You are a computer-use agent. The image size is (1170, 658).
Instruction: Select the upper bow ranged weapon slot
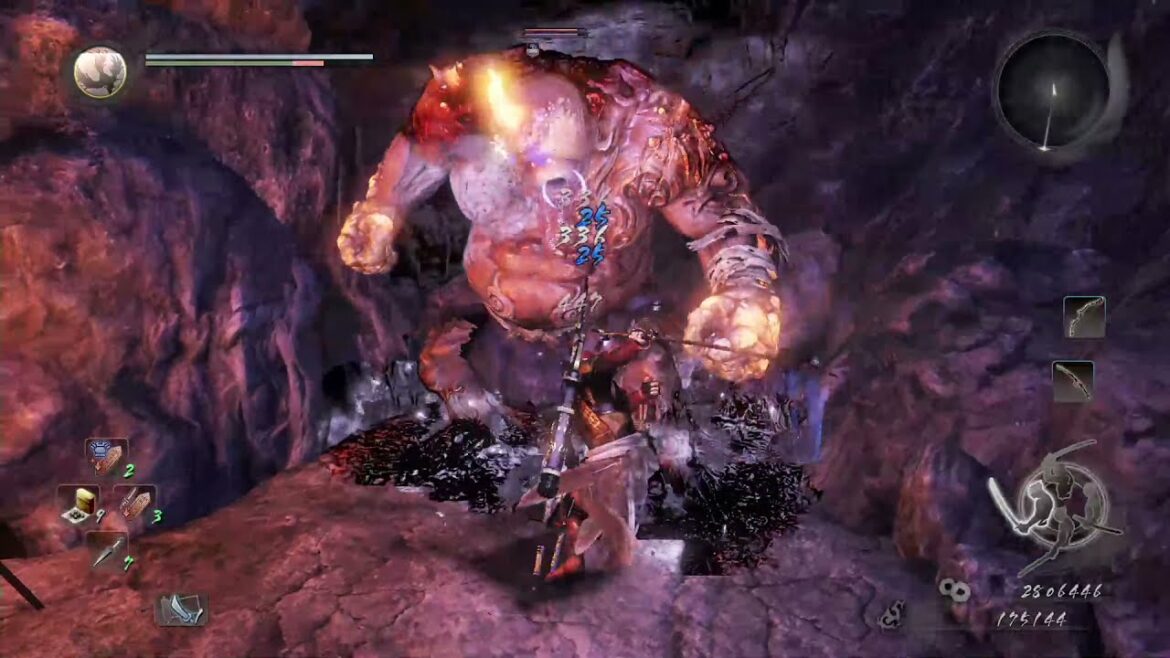point(1084,317)
